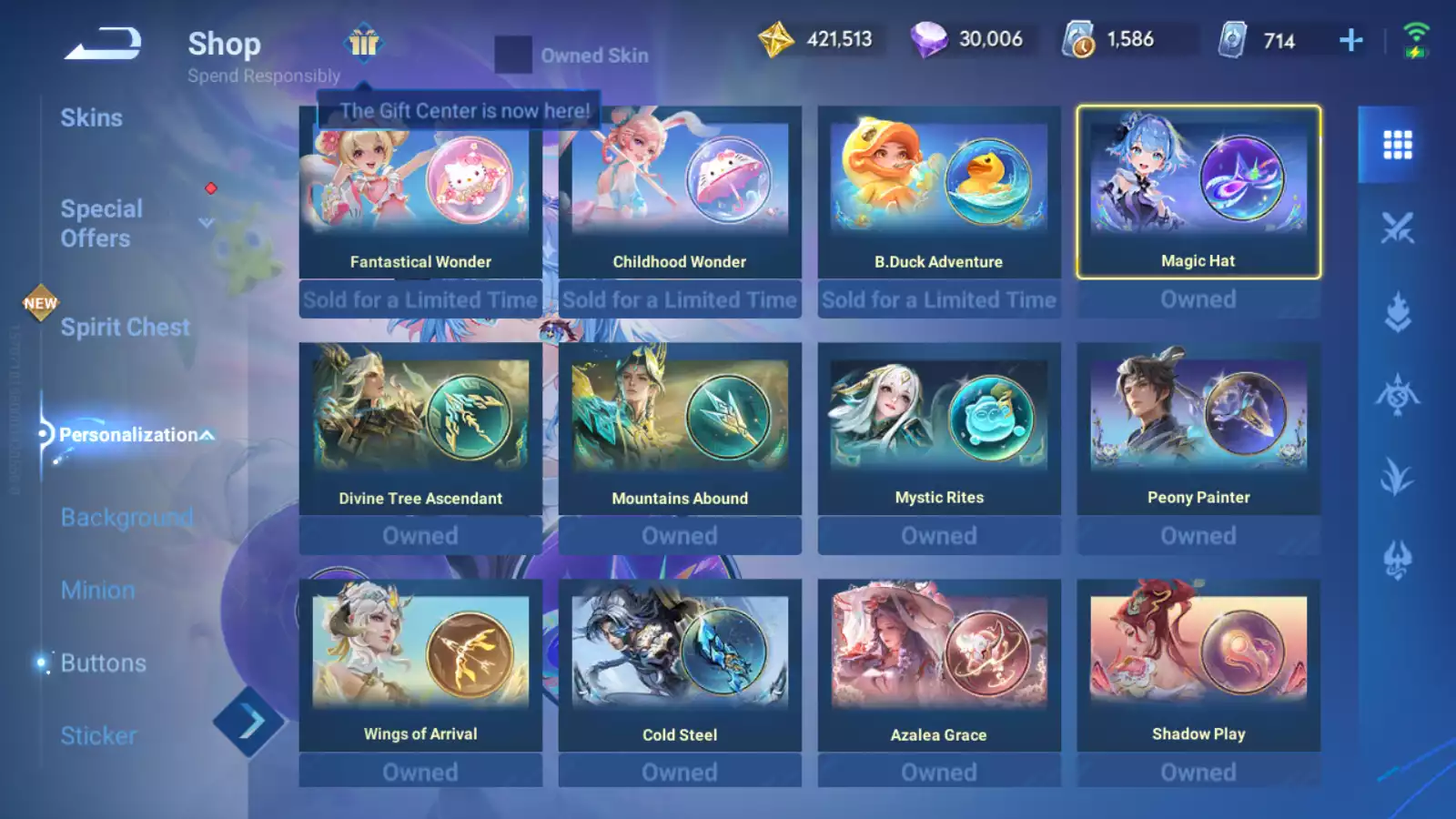Screen dimensions: 1456x819
Task: Go back using the return arrow
Action: [x=103, y=44]
